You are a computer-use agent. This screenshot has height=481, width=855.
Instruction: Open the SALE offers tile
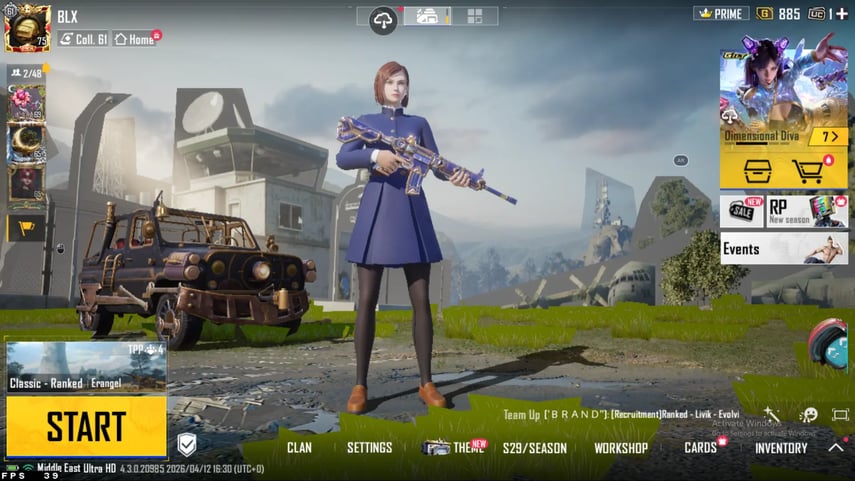click(x=741, y=211)
